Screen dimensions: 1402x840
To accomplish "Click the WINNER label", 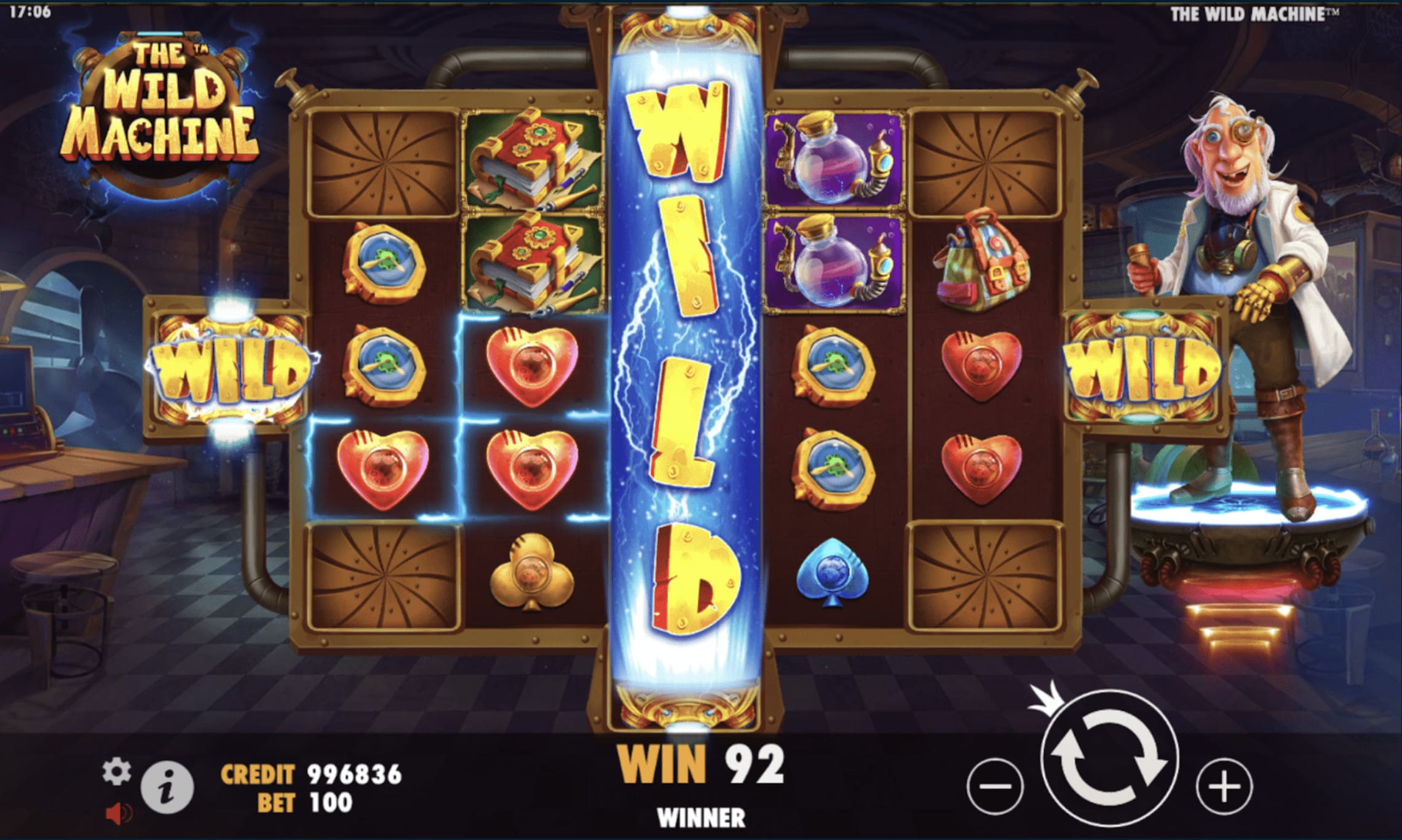I will point(700,818).
